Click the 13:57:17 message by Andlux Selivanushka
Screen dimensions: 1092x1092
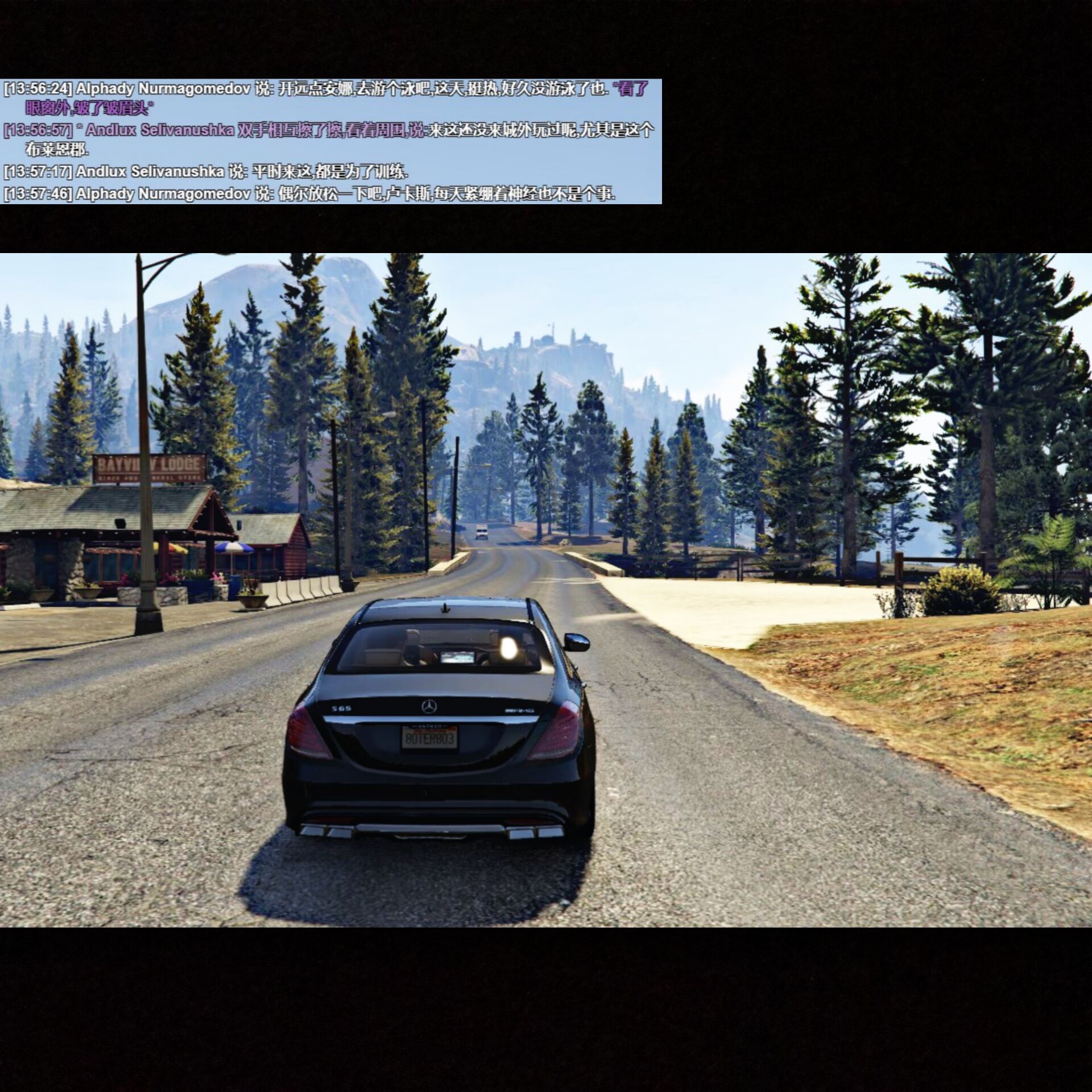click(x=205, y=171)
